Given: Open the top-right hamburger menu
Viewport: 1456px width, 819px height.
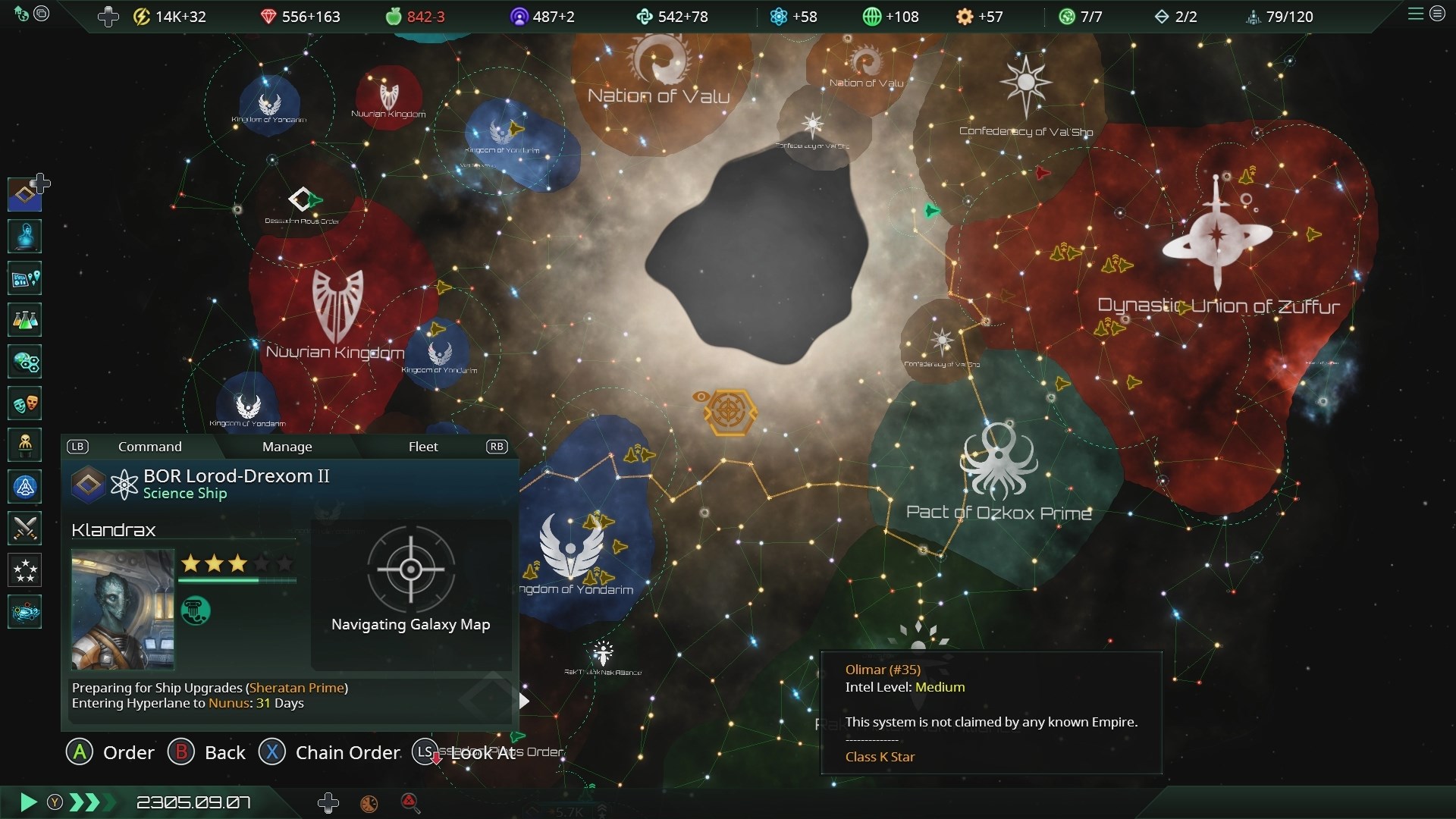Looking at the screenshot, I should (x=1415, y=14).
